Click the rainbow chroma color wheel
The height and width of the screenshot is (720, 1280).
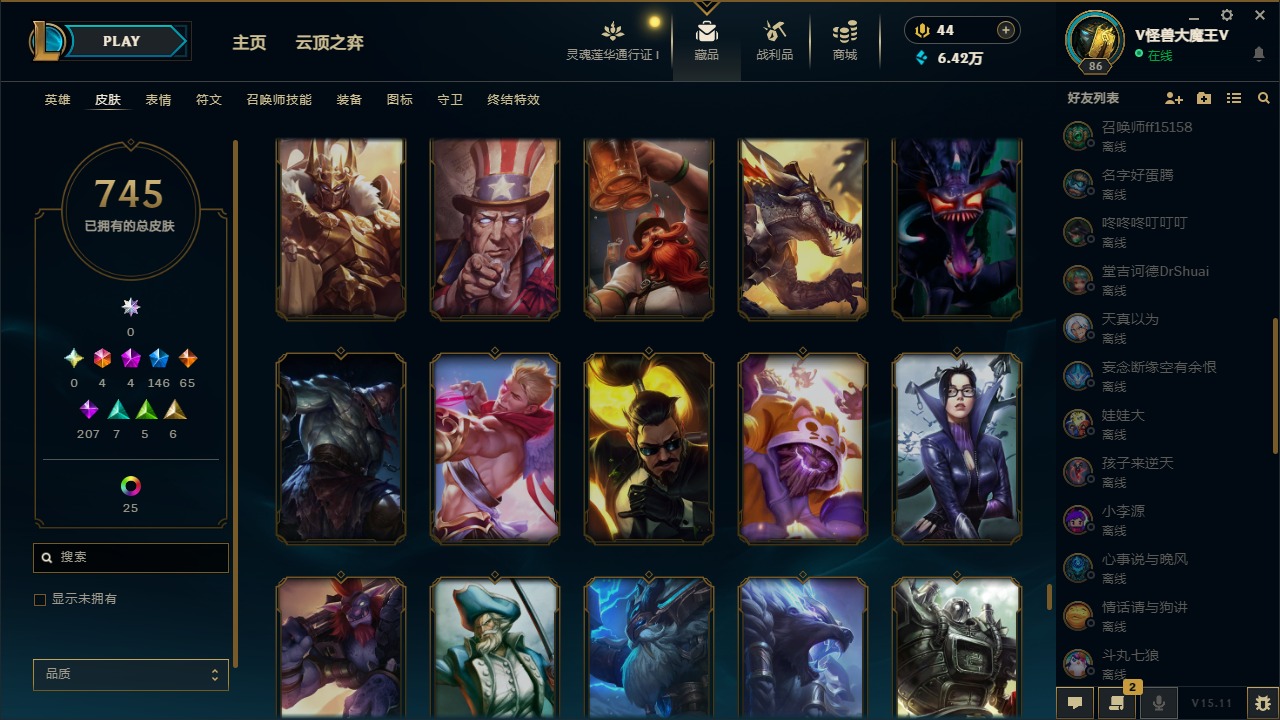[x=130, y=487]
